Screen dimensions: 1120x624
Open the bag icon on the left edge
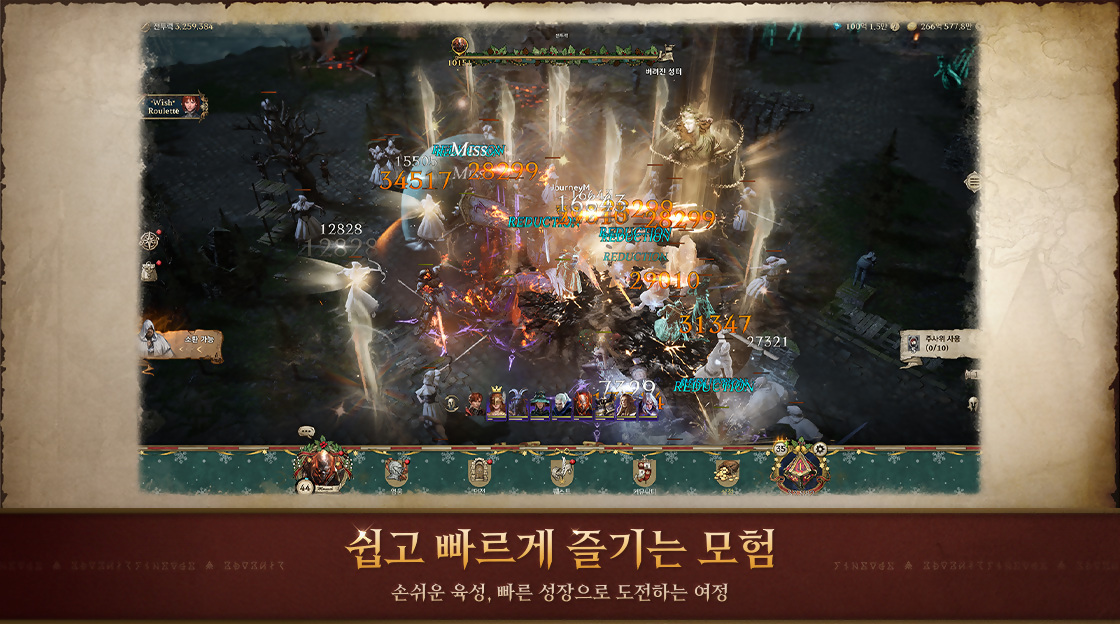150,269
